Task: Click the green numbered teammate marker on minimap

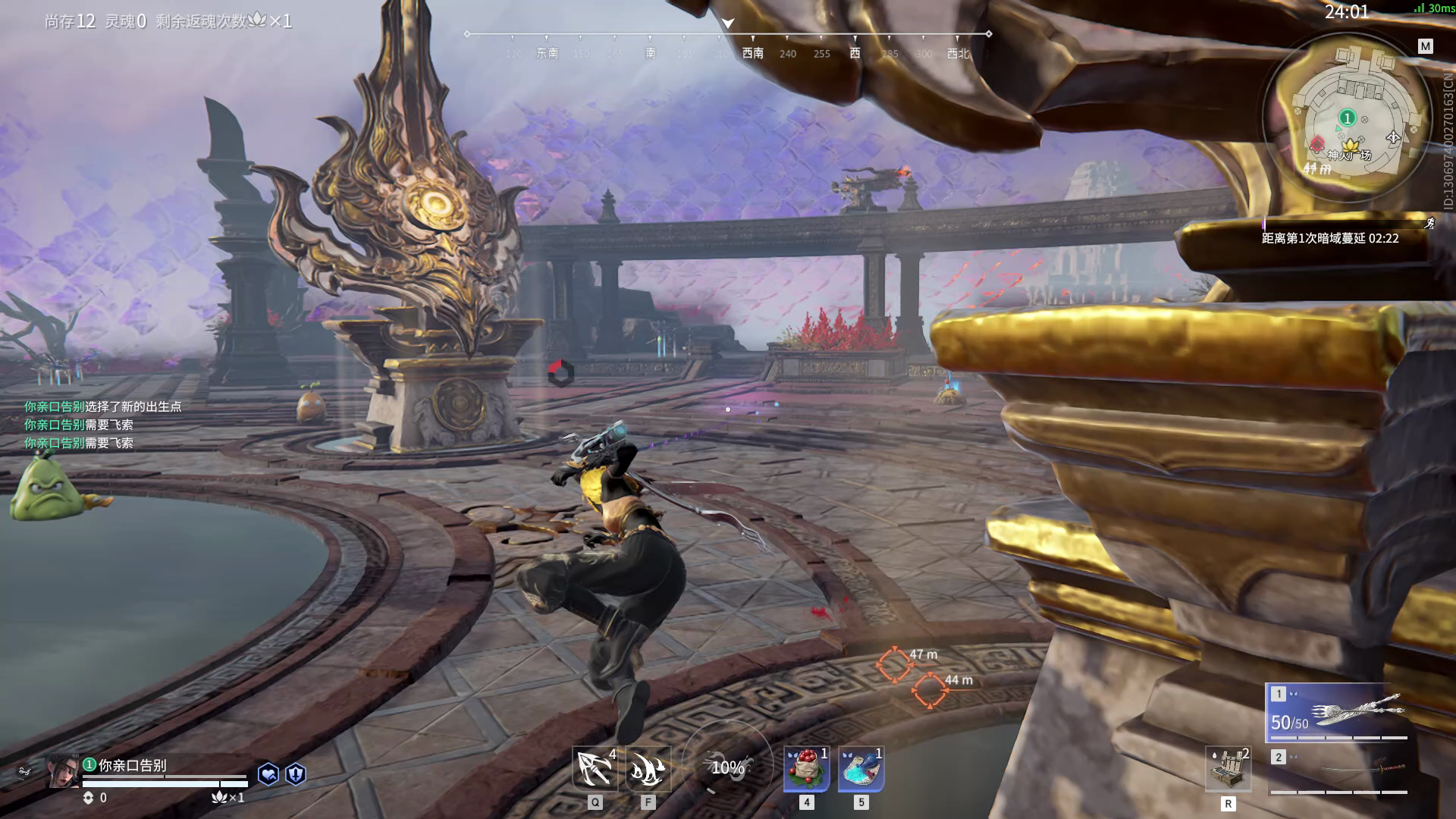Action: (x=1347, y=118)
